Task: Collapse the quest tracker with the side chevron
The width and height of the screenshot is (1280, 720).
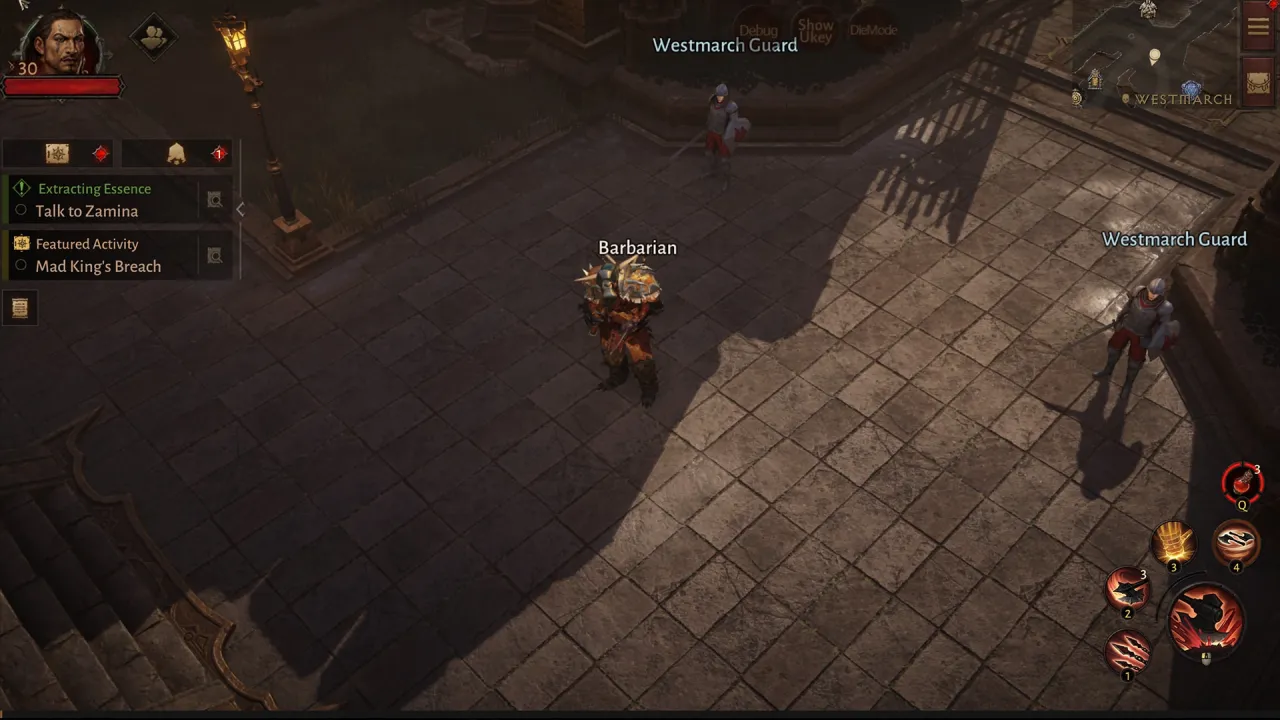Action: [x=240, y=209]
